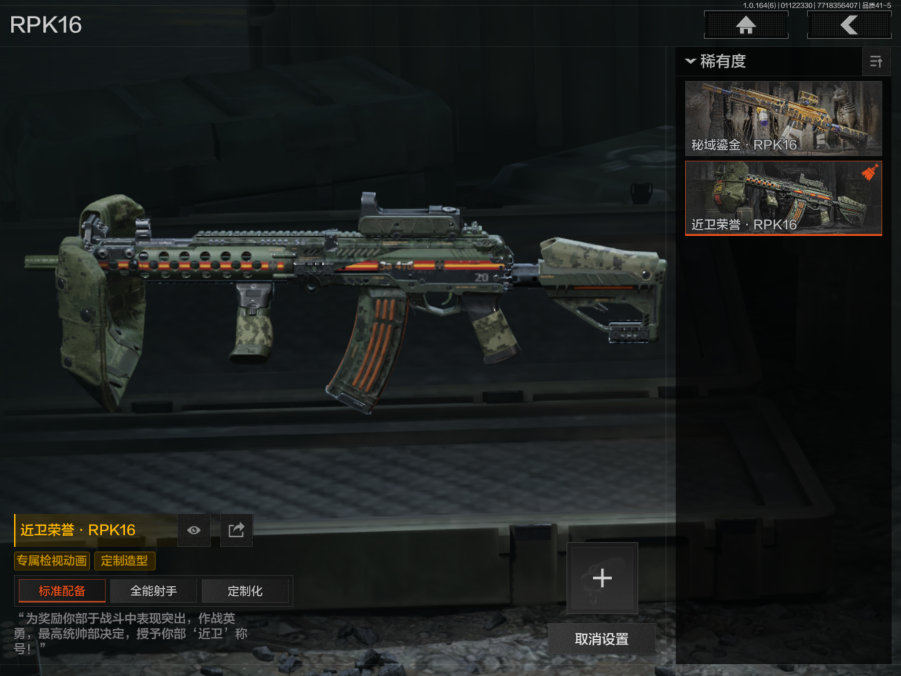Open the sort filter icon

click(876, 62)
